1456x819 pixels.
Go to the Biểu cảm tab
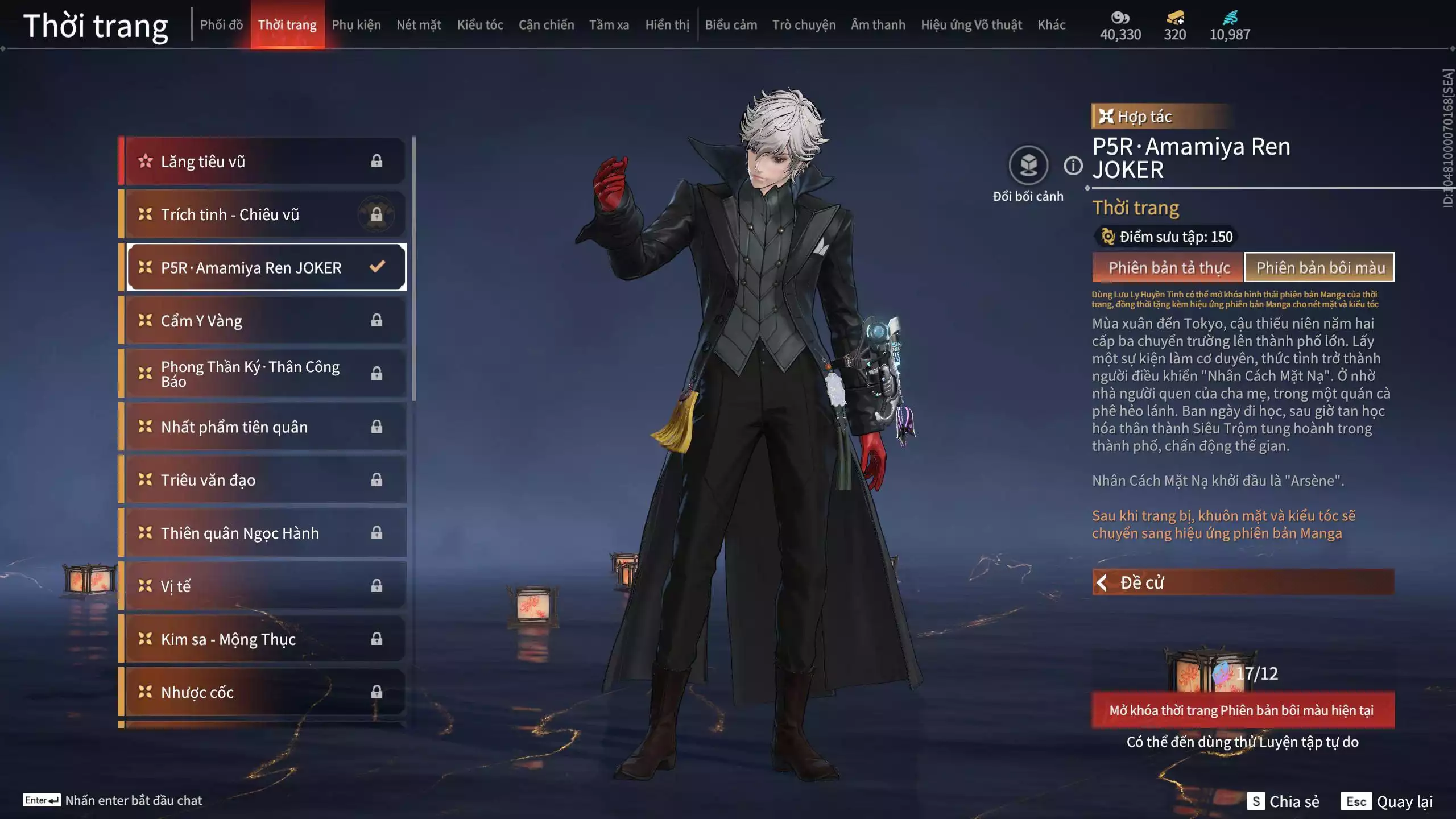click(x=730, y=25)
